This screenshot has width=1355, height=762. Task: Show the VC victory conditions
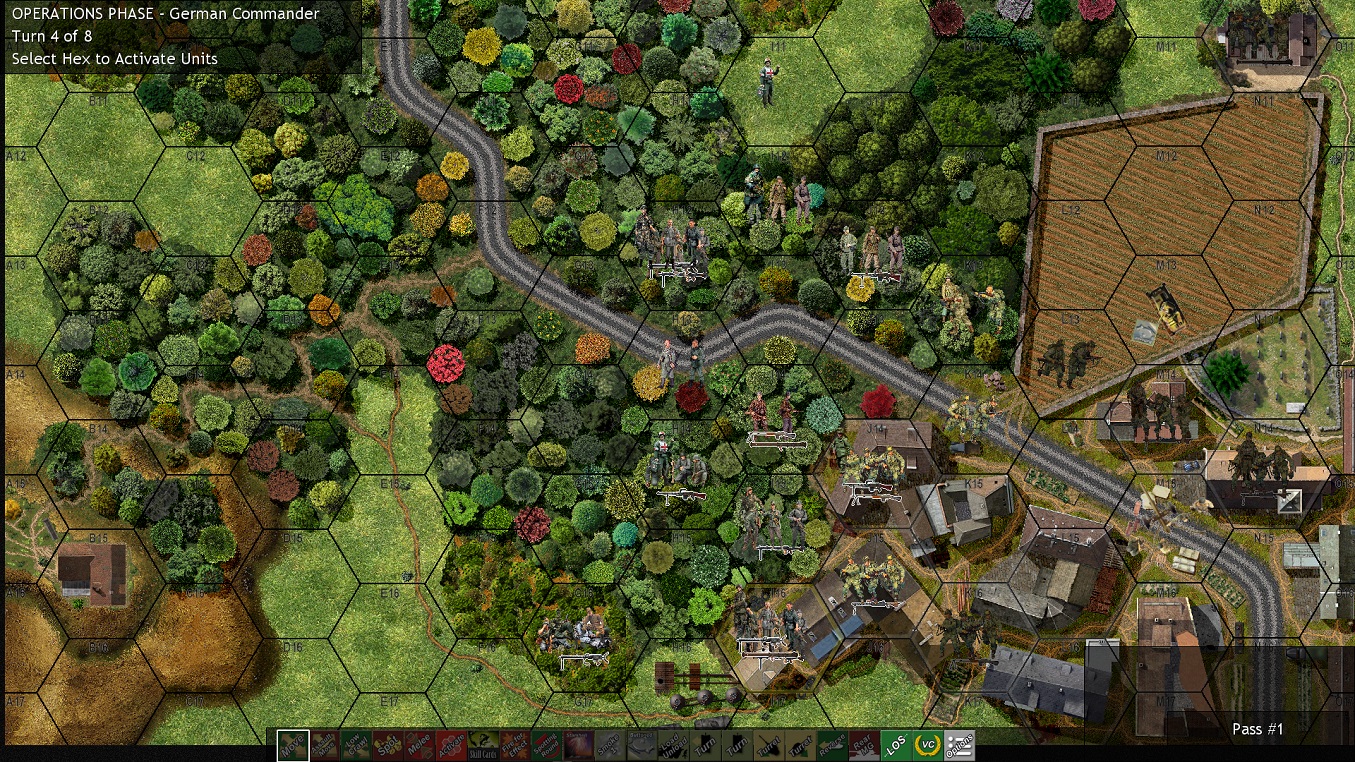click(x=927, y=745)
